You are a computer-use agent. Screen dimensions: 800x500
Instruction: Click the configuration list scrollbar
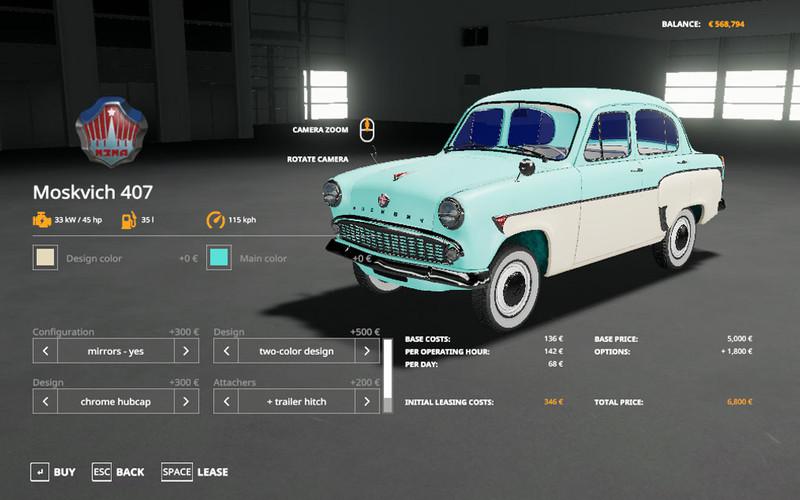tap(388, 370)
